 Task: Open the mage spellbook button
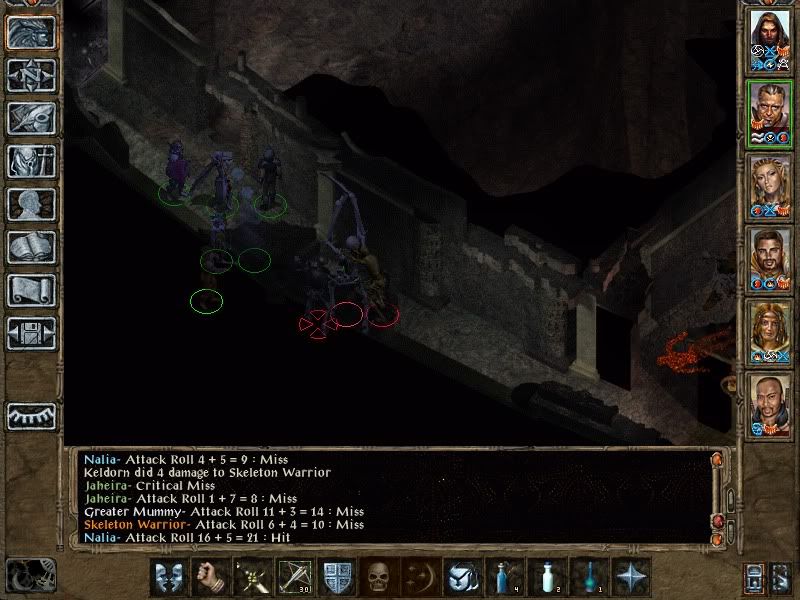[x=30, y=246]
